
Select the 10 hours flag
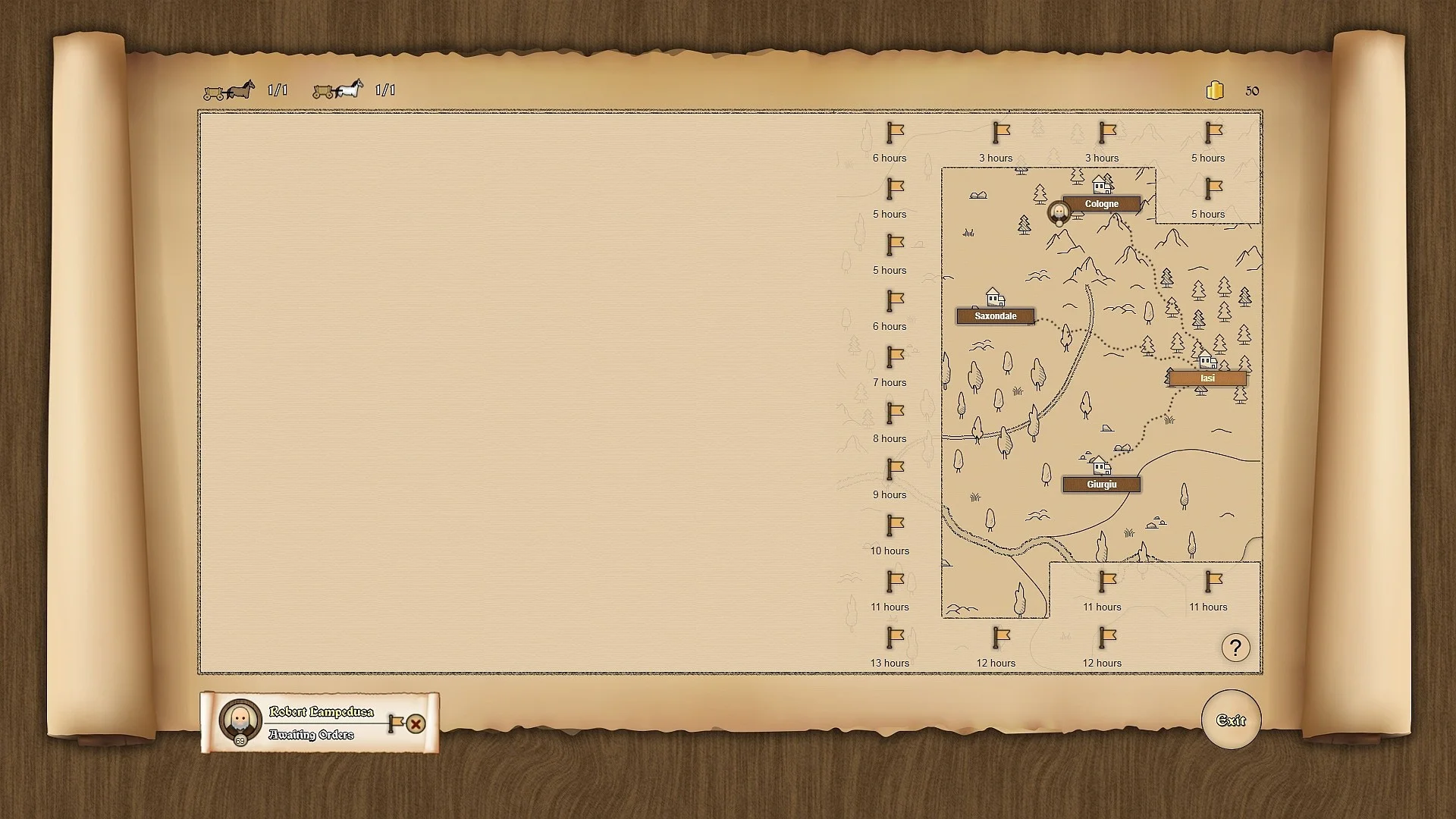[x=896, y=525]
